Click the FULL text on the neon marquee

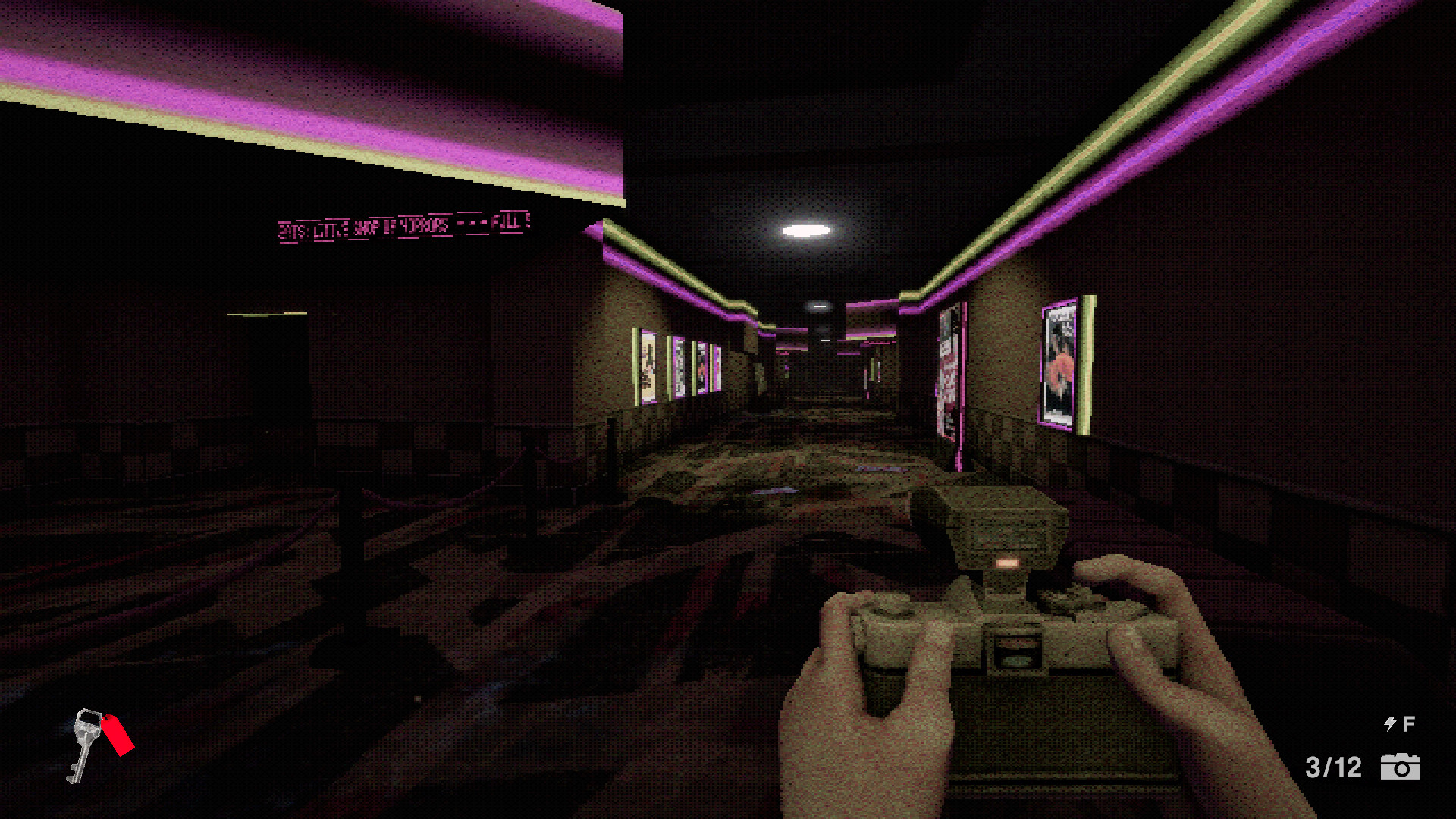510,222
